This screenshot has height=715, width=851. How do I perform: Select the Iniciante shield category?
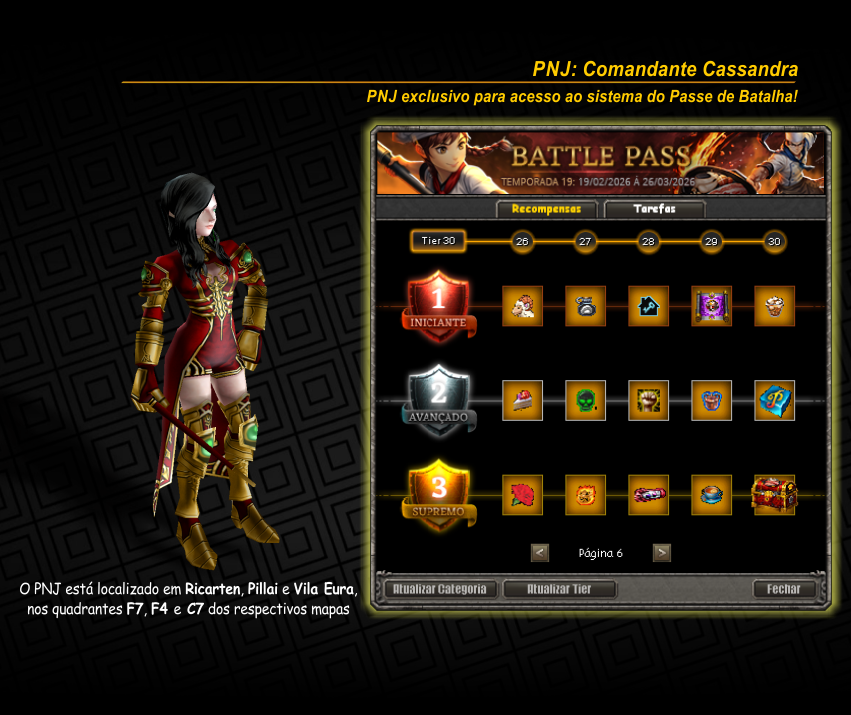pos(438,306)
